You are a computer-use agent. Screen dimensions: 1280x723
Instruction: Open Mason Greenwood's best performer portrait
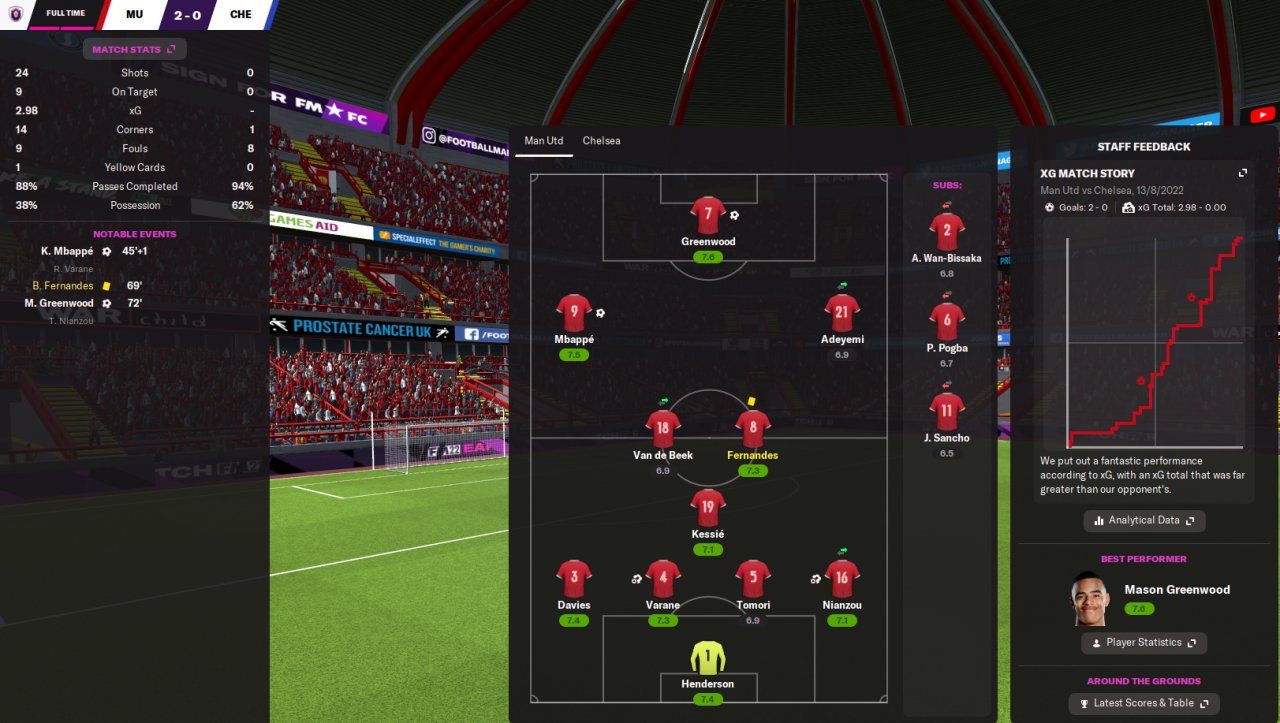[x=1090, y=598]
